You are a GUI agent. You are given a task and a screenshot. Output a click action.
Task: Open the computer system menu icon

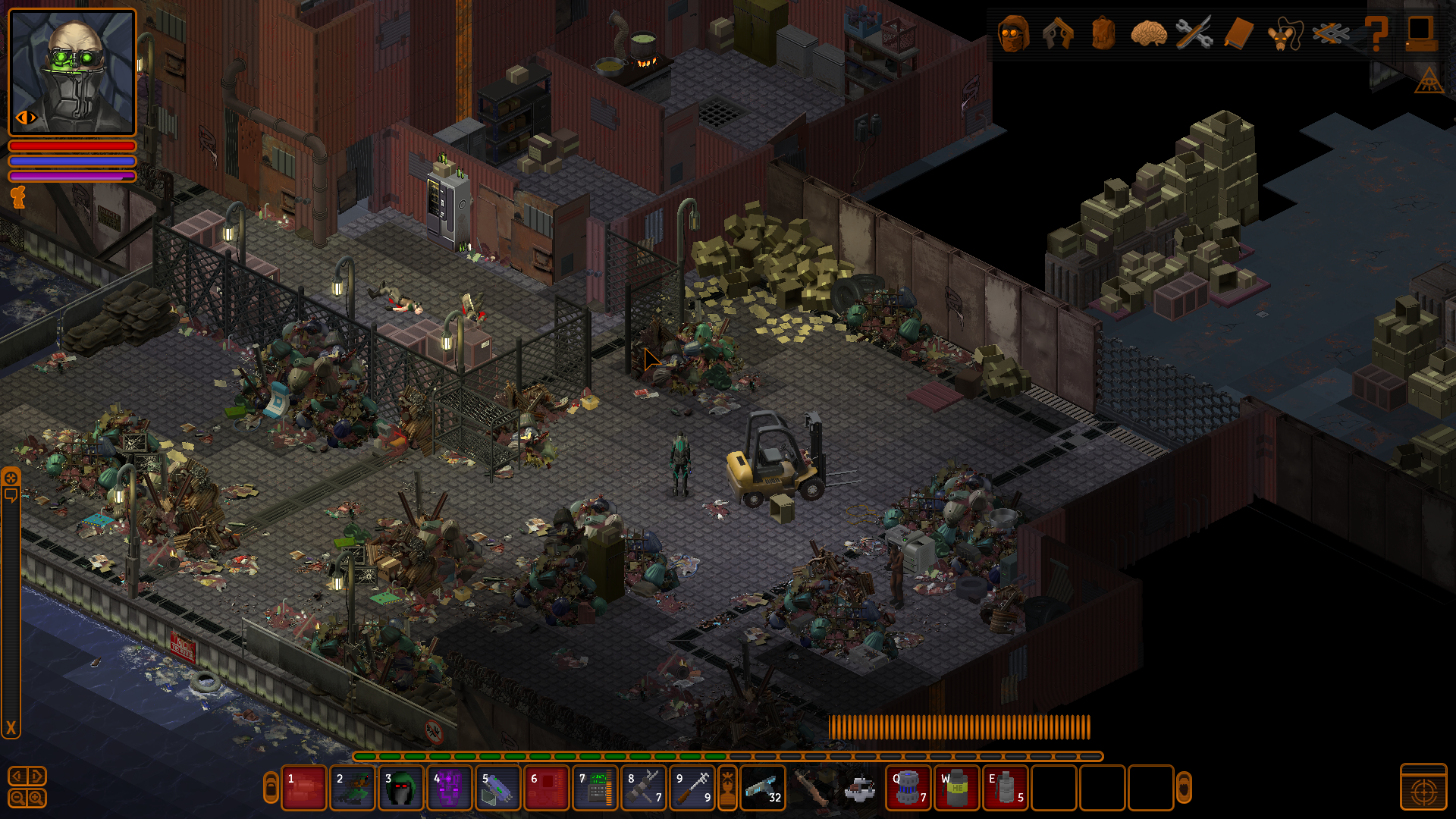(1420, 33)
